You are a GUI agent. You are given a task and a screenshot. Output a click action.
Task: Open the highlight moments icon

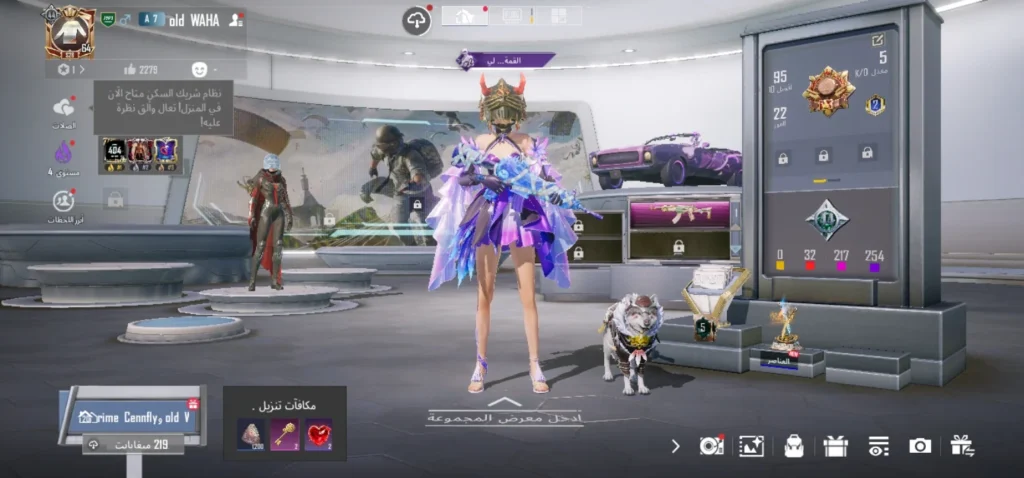click(64, 201)
